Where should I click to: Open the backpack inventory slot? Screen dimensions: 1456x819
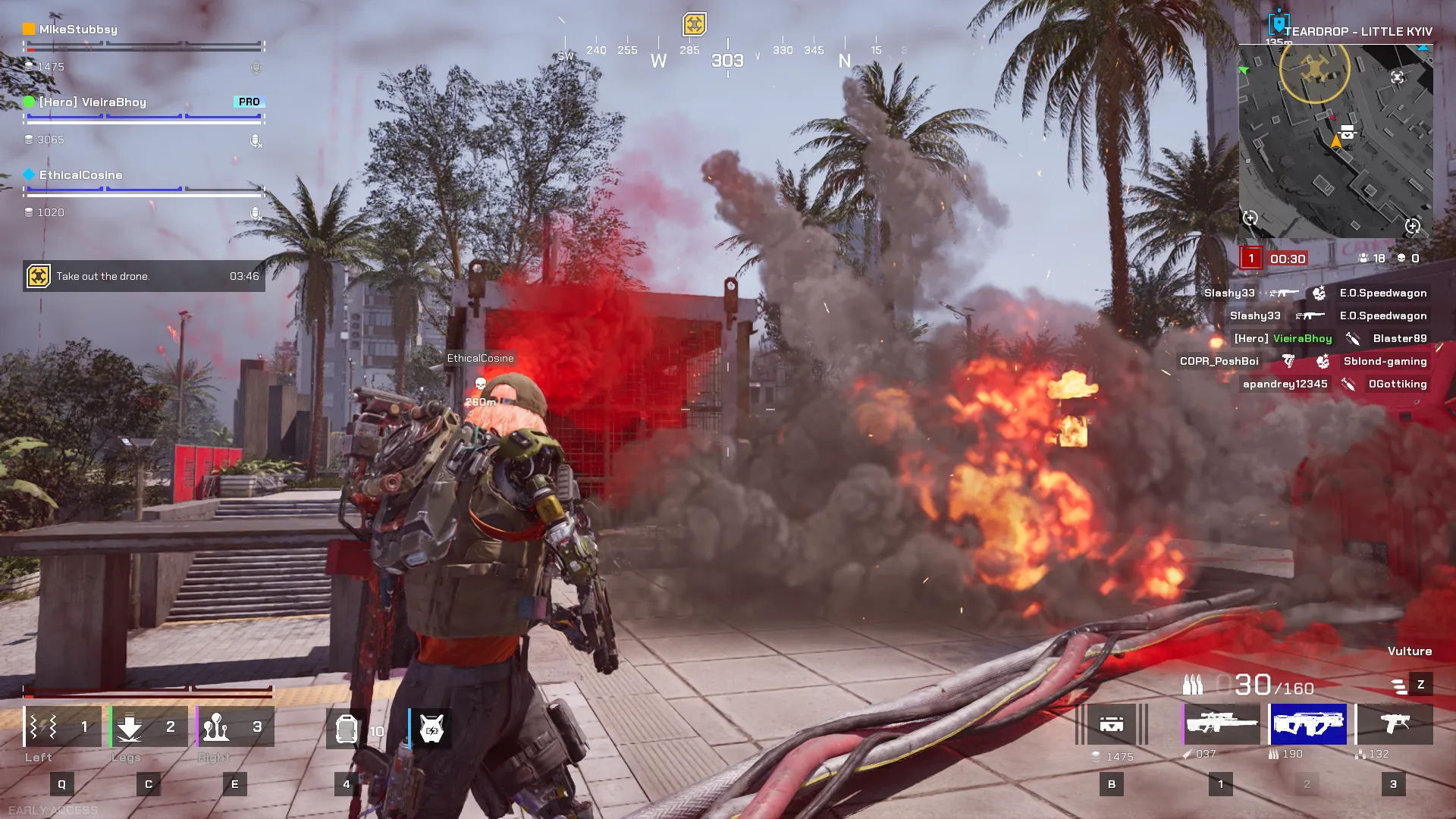[1112, 724]
